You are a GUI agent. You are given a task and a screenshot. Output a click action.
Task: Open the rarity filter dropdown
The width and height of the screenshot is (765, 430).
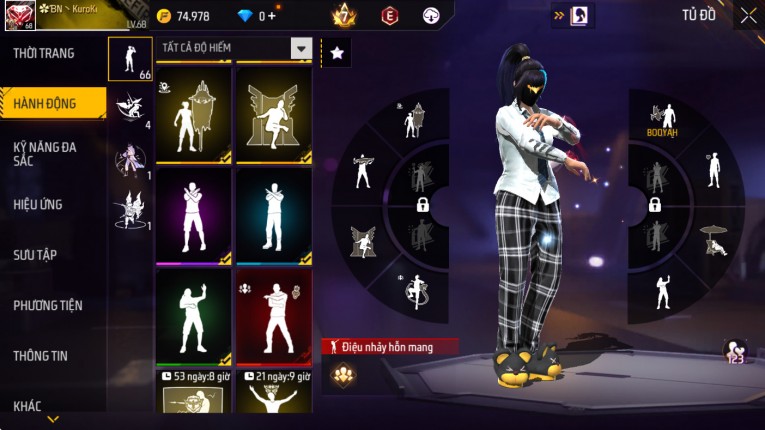pos(300,48)
